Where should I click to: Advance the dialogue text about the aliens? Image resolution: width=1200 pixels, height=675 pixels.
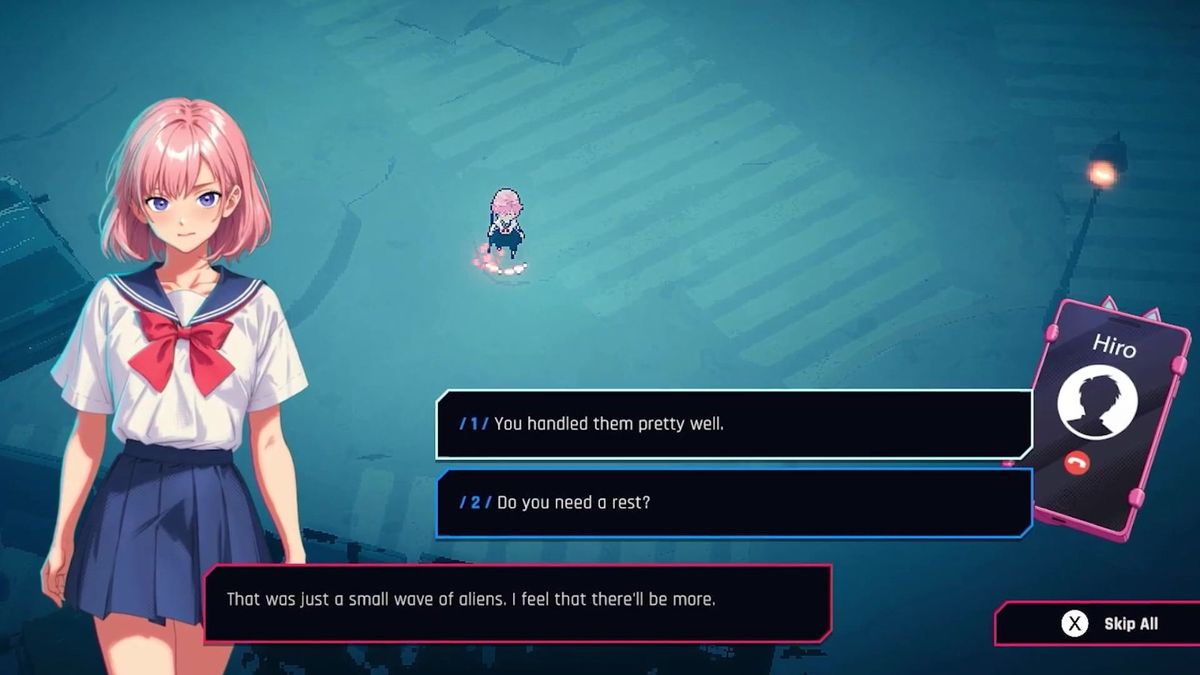pyautogui.click(x=517, y=601)
